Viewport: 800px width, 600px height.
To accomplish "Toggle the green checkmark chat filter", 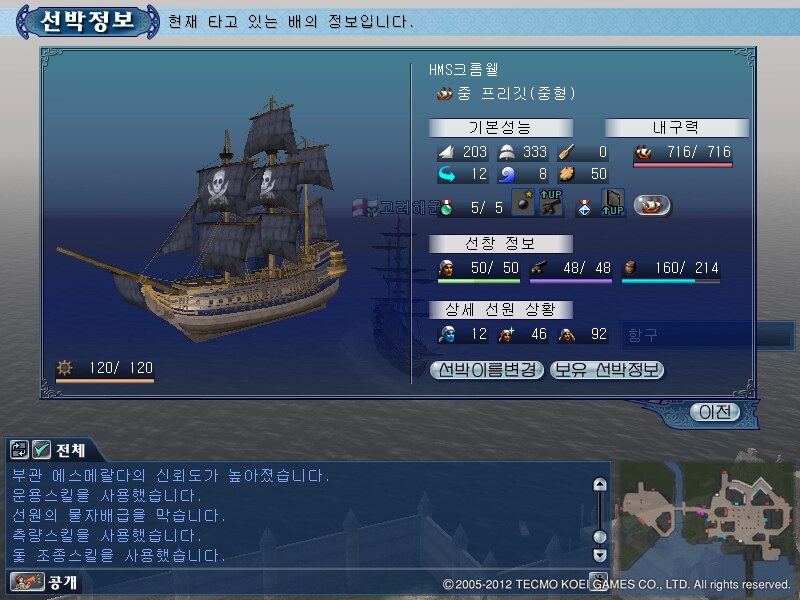I will 41,450.
